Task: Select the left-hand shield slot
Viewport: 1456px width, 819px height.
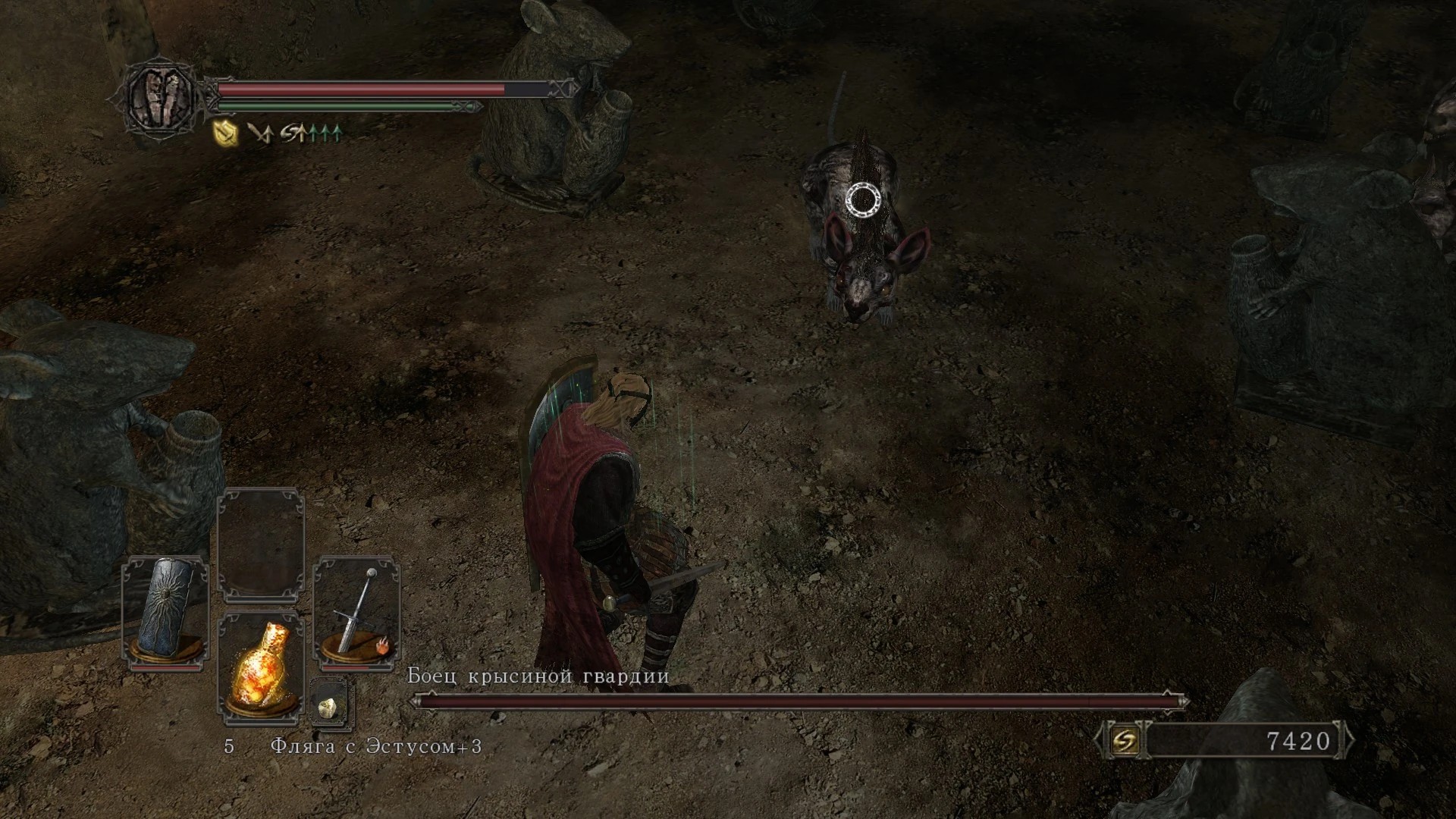Action: (x=166, y=611)
